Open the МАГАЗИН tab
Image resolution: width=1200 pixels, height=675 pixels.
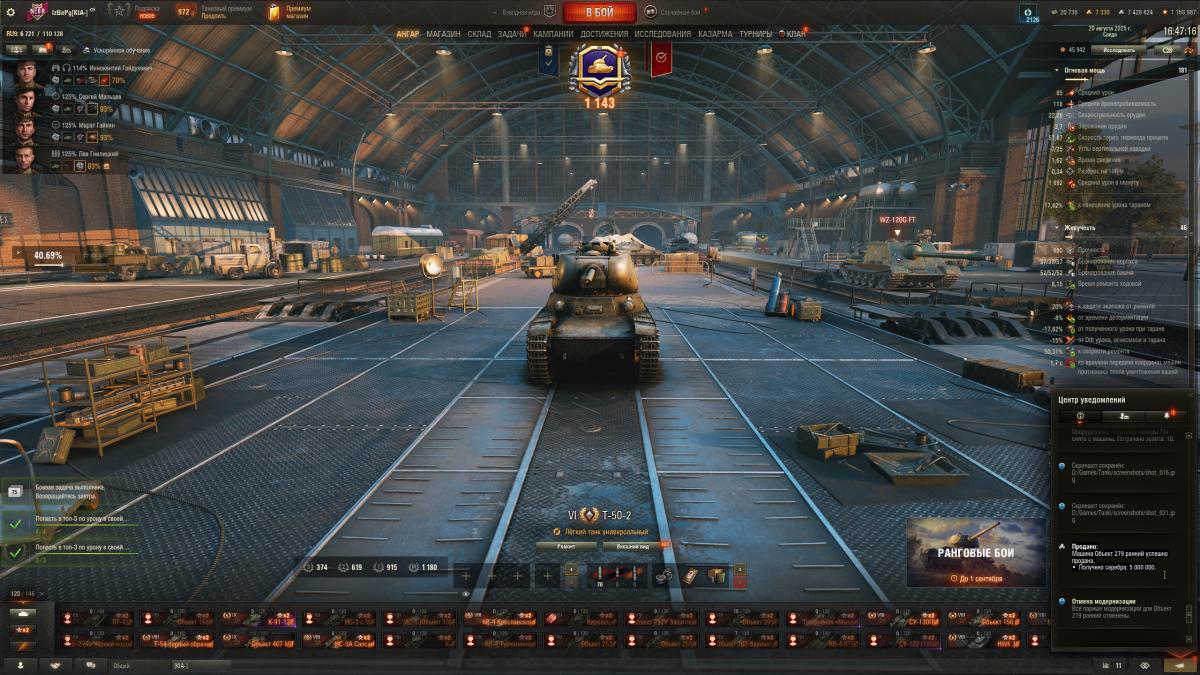click(443, 34)
